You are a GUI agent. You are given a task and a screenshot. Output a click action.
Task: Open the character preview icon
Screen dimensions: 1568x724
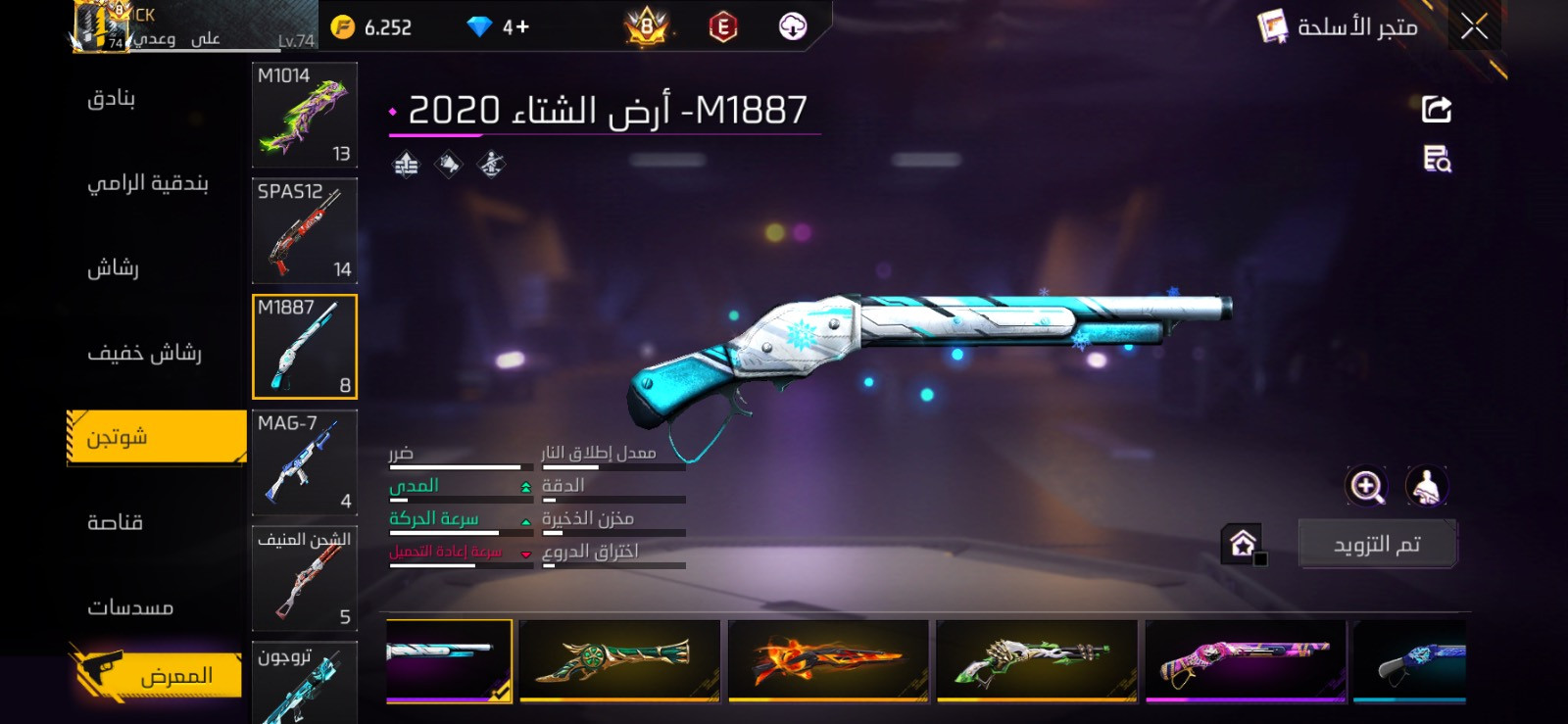[x=1426, y=482]
